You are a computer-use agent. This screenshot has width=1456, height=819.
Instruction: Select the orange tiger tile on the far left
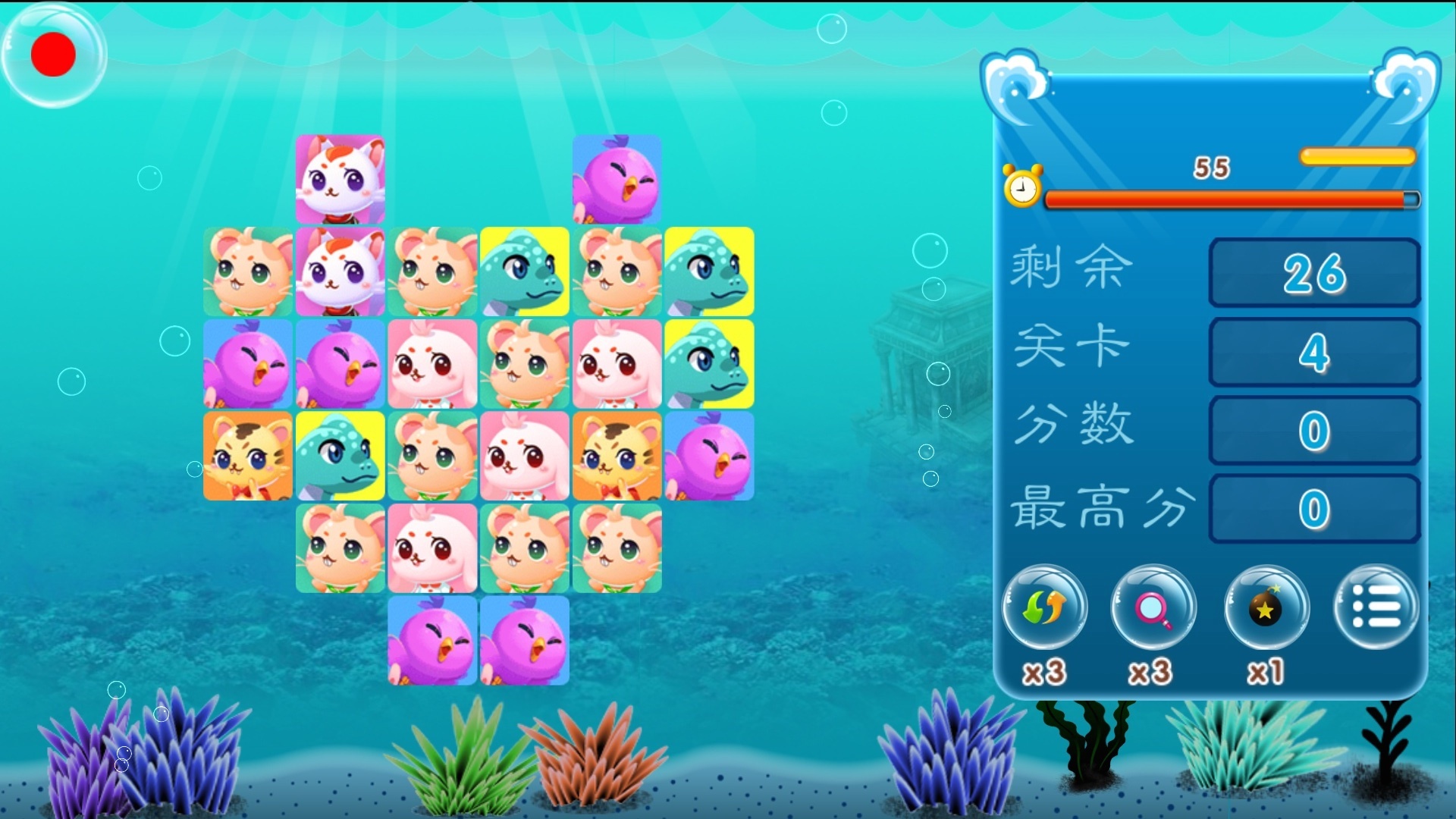click(x=246, y=457)
